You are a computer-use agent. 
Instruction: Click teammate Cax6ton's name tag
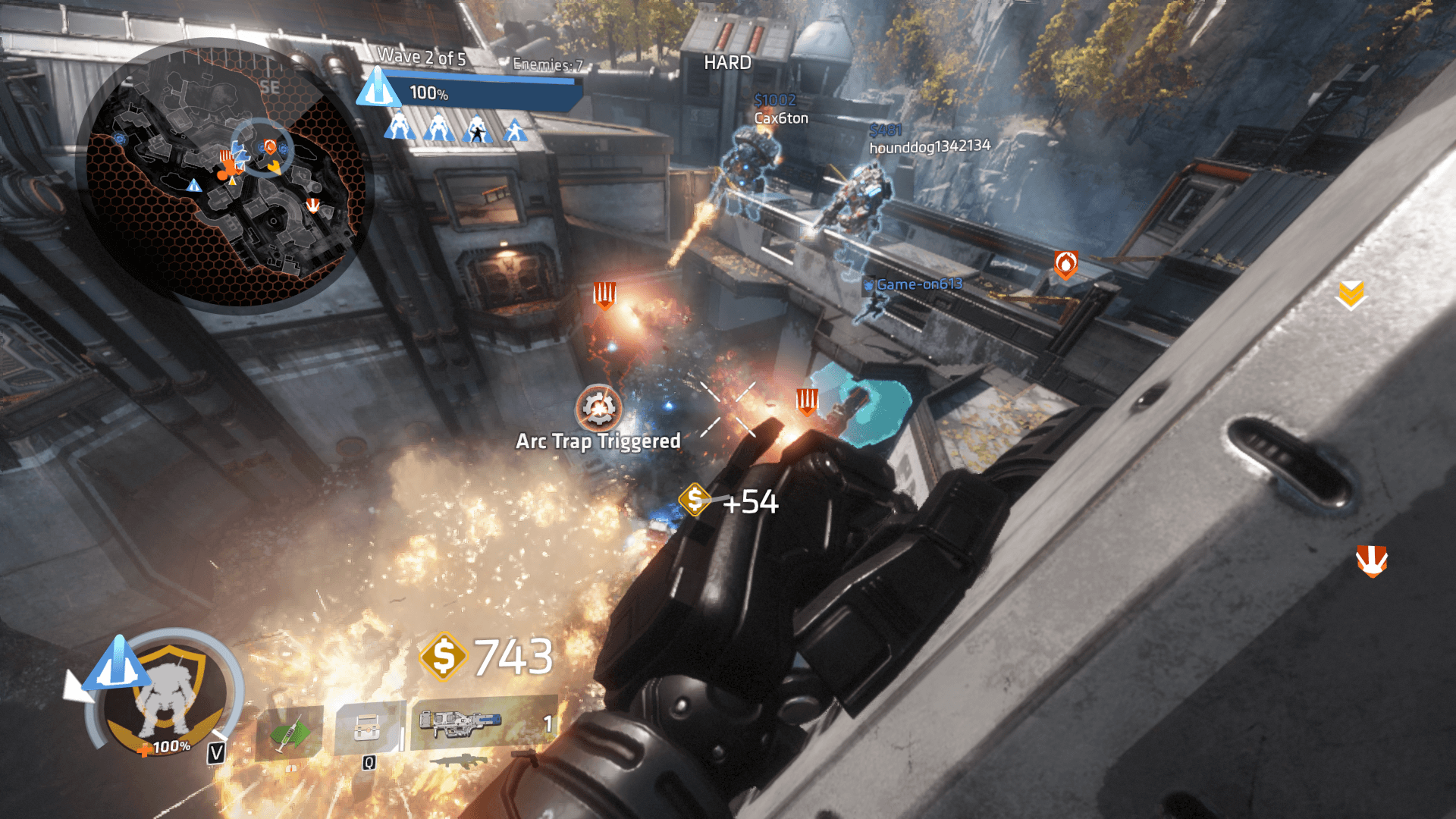tap(781, 118)
